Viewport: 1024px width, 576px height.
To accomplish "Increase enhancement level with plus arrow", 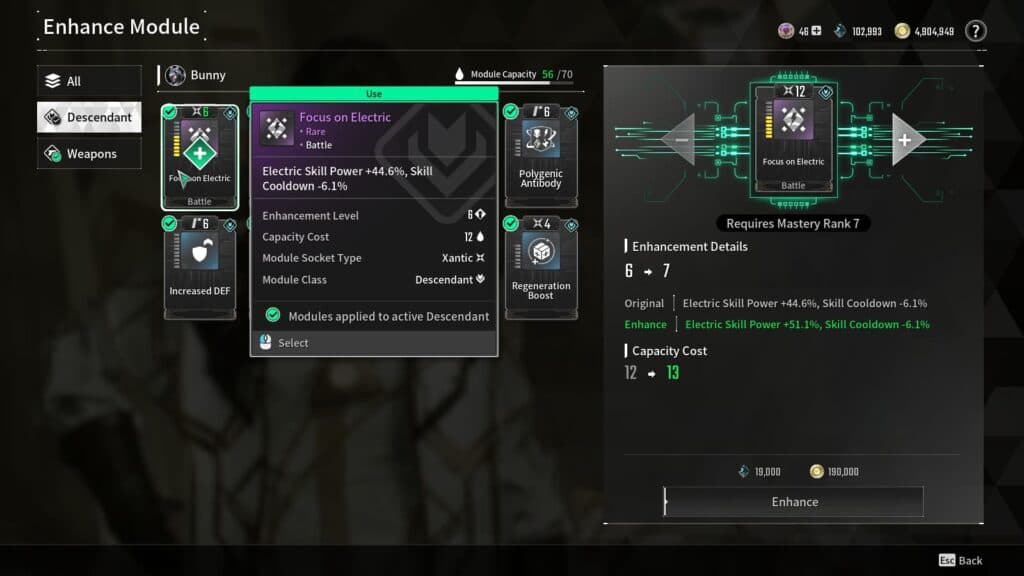I will click(906, 140).
